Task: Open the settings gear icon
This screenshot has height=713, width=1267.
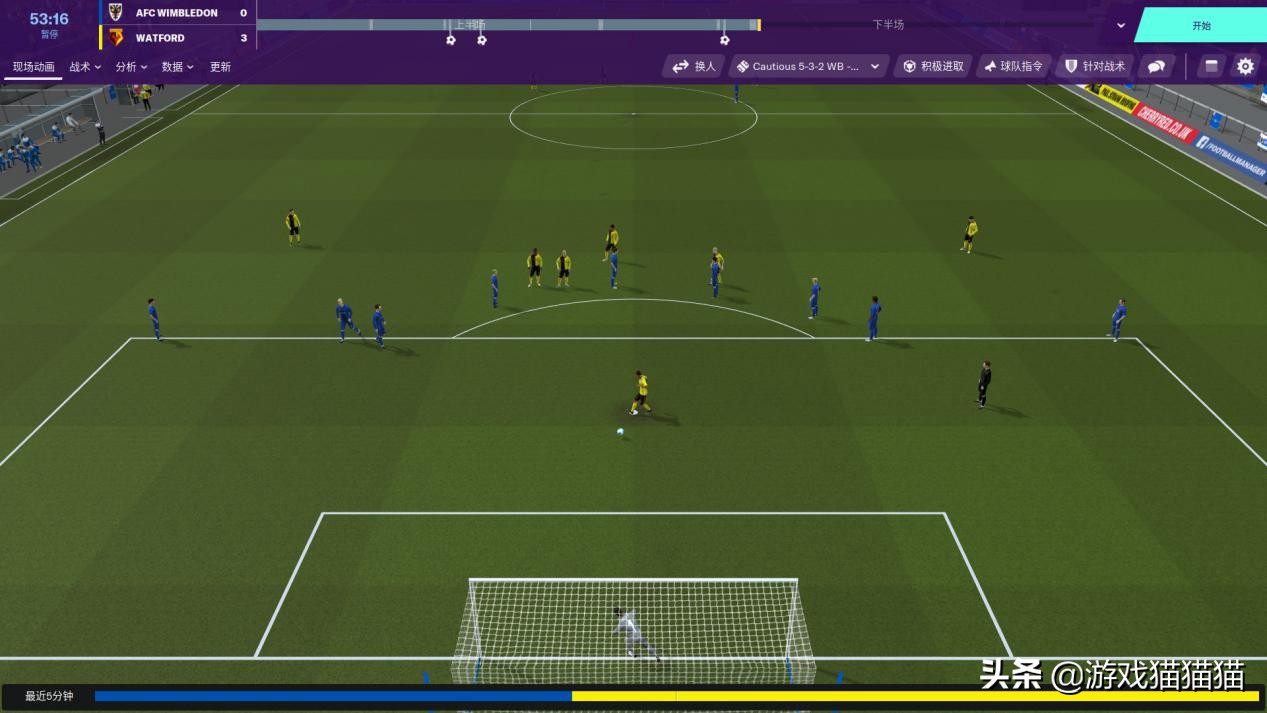Action: click(x=1245, y=66)
